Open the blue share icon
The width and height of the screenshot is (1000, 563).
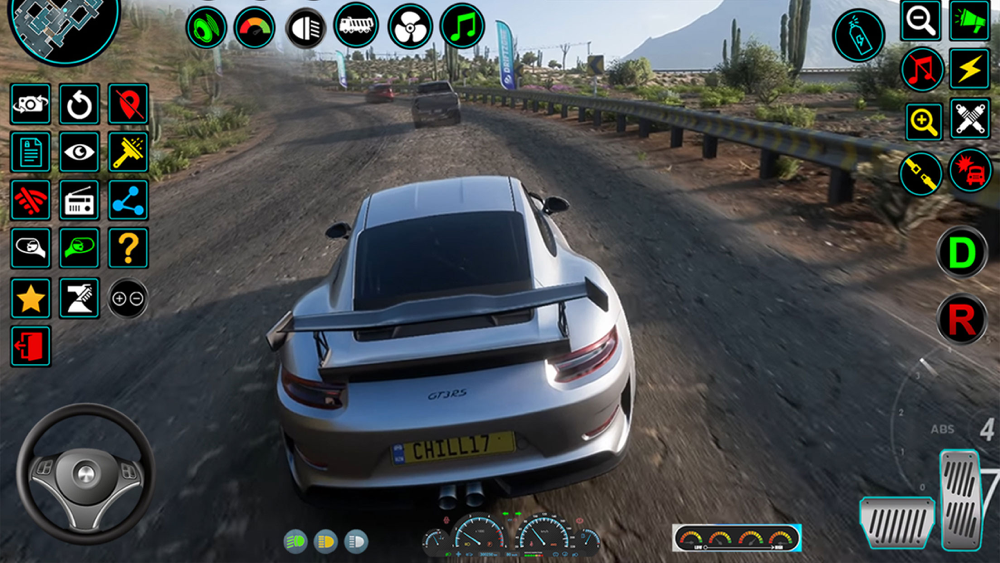(128, 200)
